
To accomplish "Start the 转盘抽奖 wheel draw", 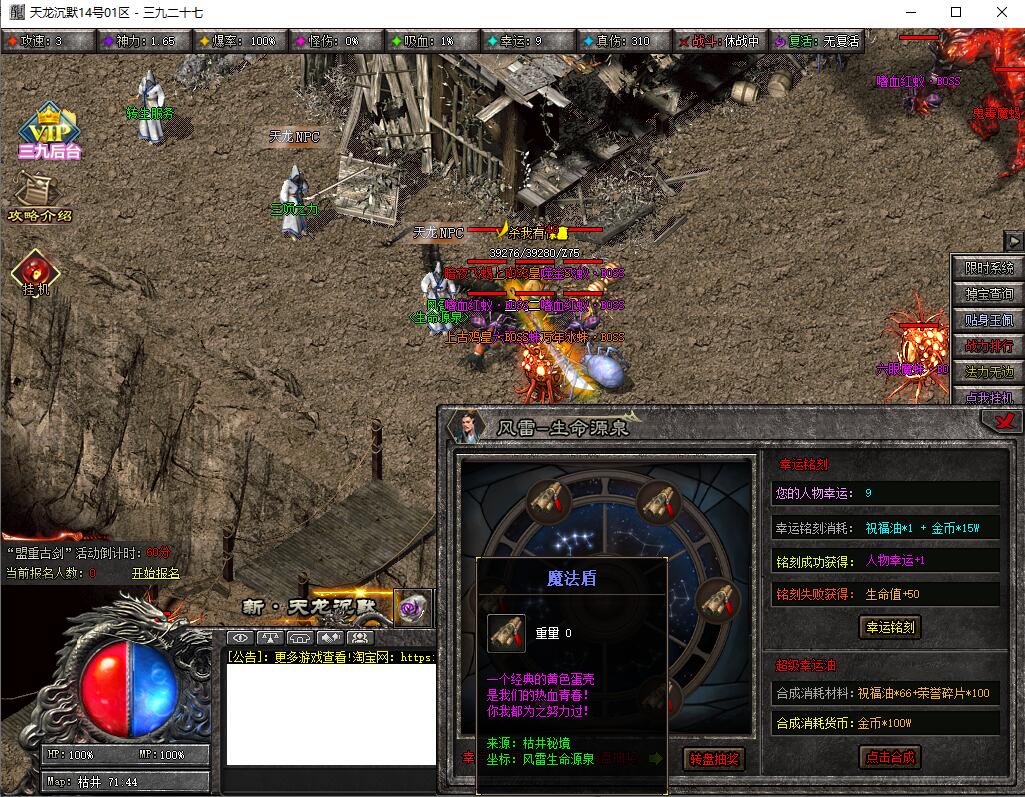I will tap(714, 759).
